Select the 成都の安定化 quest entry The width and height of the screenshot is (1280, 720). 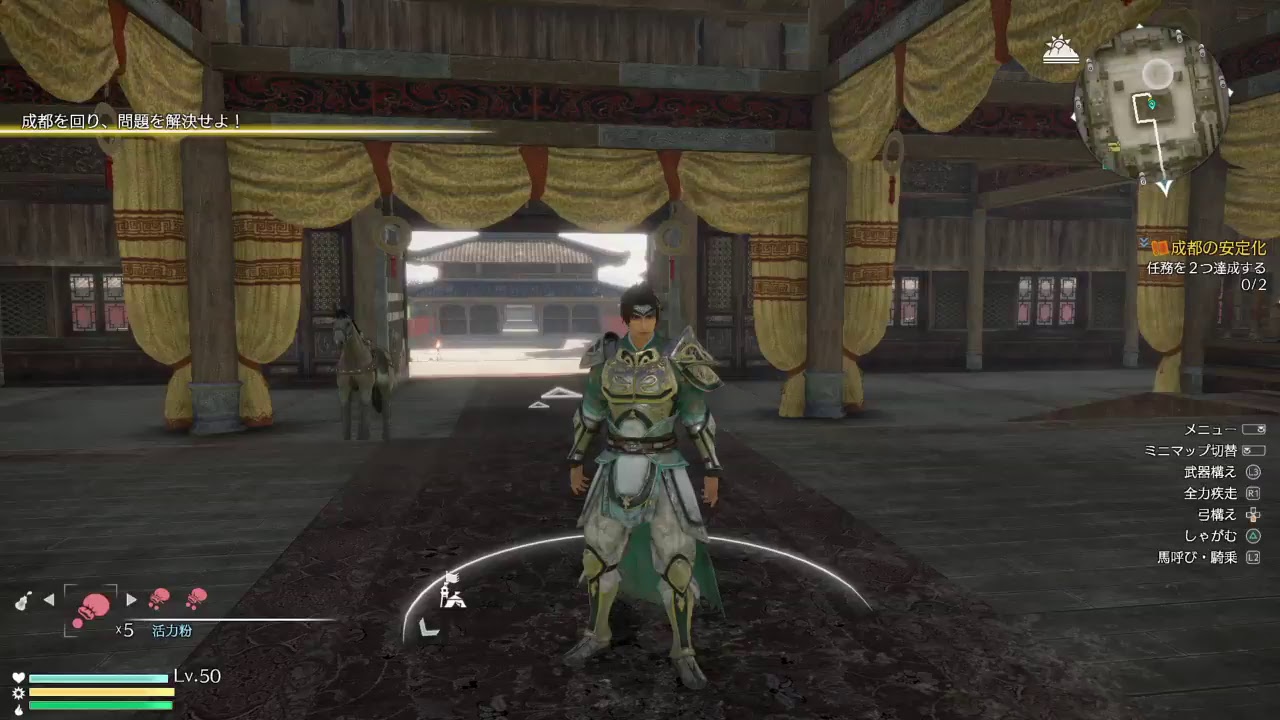click(1219, 248)
